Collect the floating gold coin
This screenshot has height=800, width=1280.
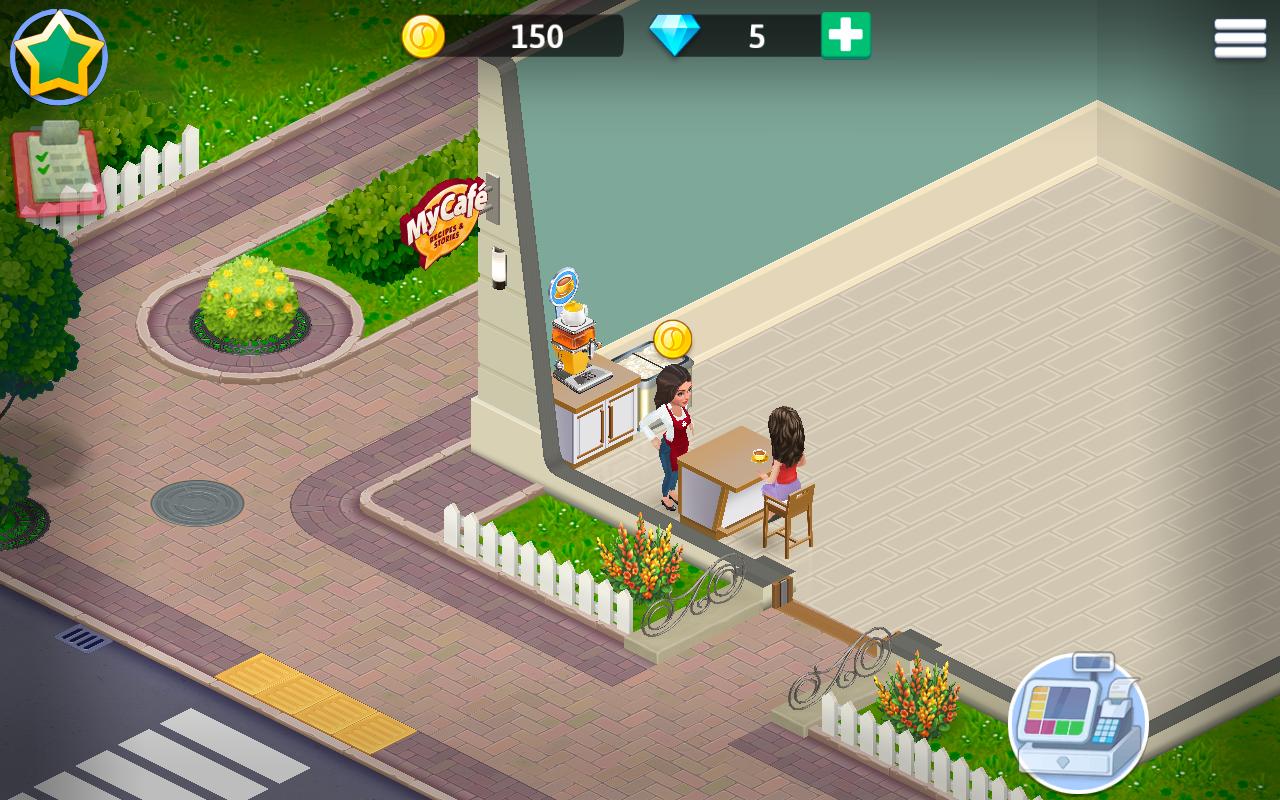point(673,340)
